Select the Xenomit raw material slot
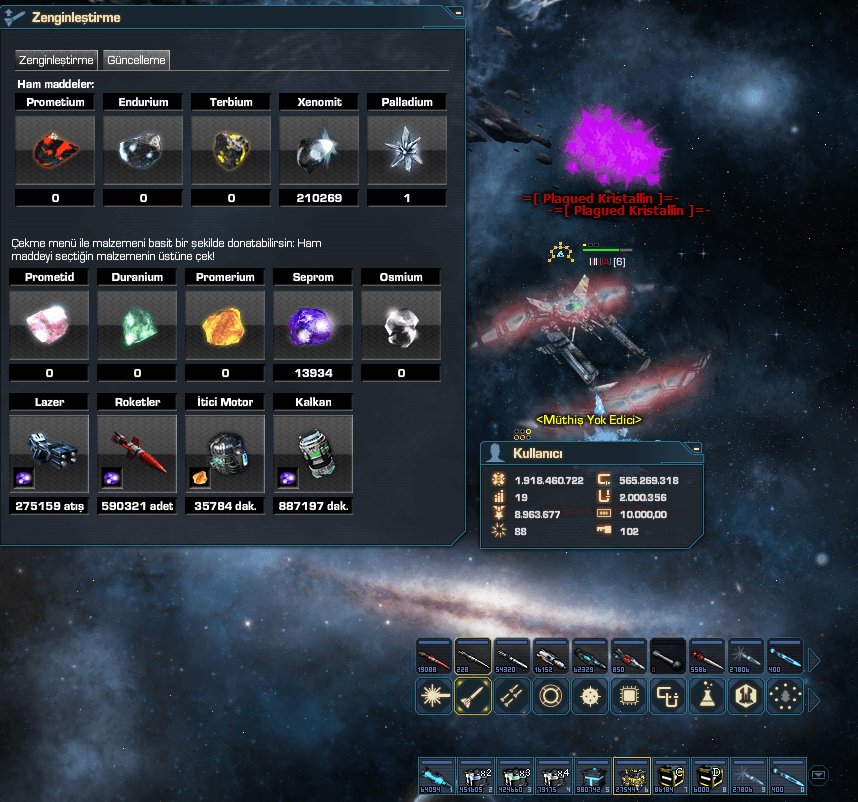The image size is (858, 802). coord(319,150)
